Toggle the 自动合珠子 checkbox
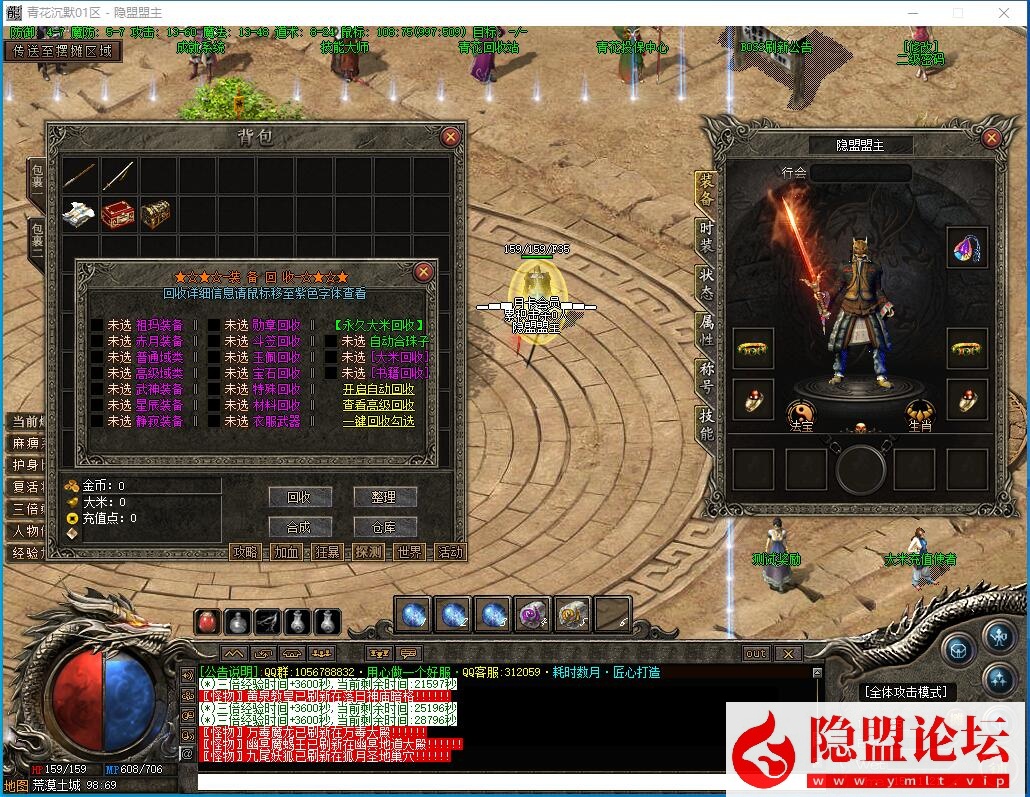The height and width of the screenshot is (797, 1030). 331,341
